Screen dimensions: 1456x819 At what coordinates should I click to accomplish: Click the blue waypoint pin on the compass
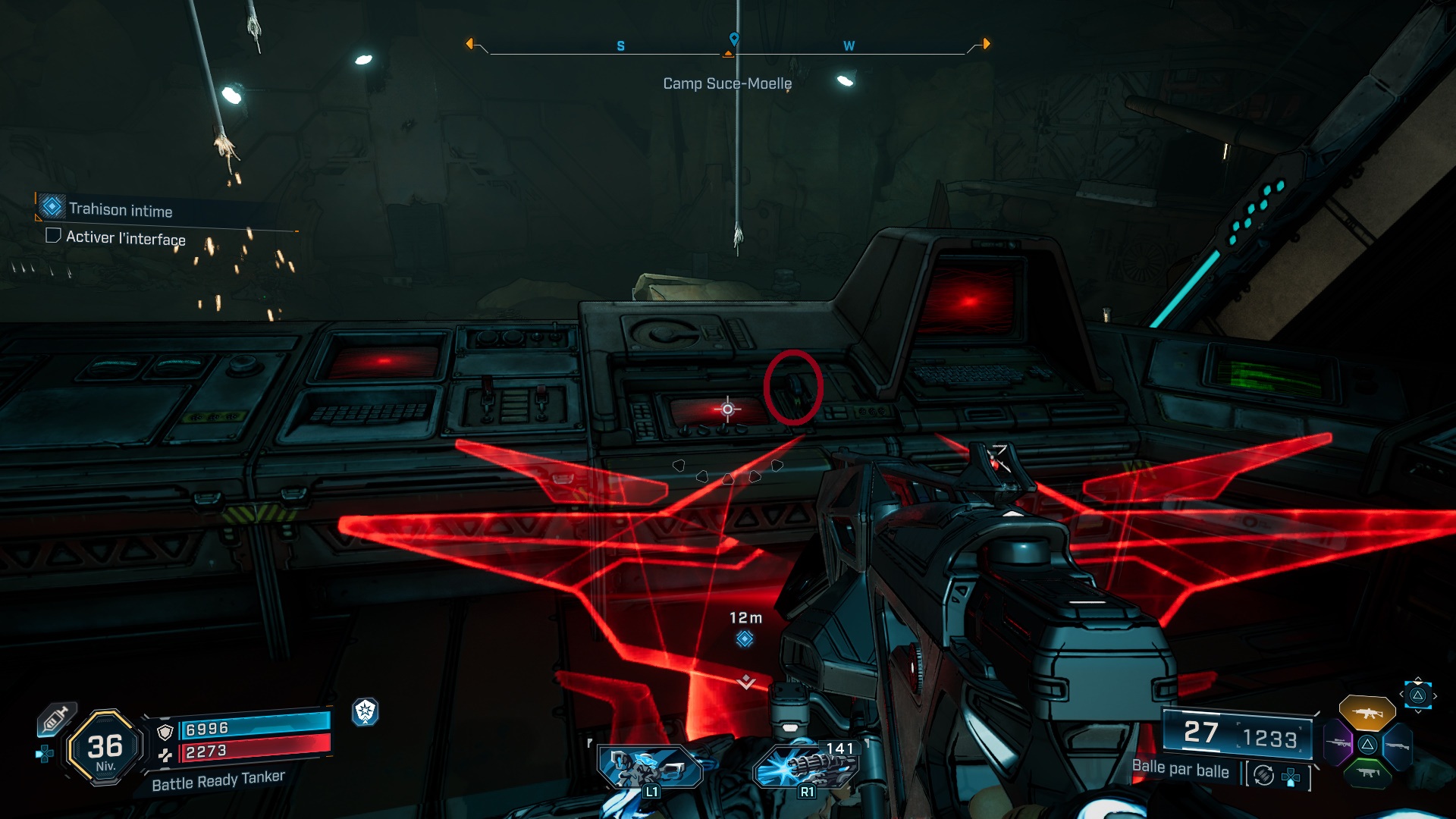point(733,38)
